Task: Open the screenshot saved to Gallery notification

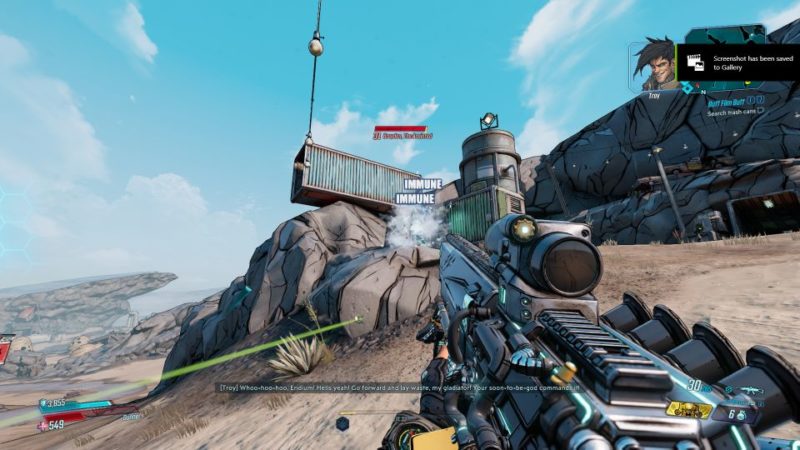Action: pyautogui.click(x=738, y=63)
